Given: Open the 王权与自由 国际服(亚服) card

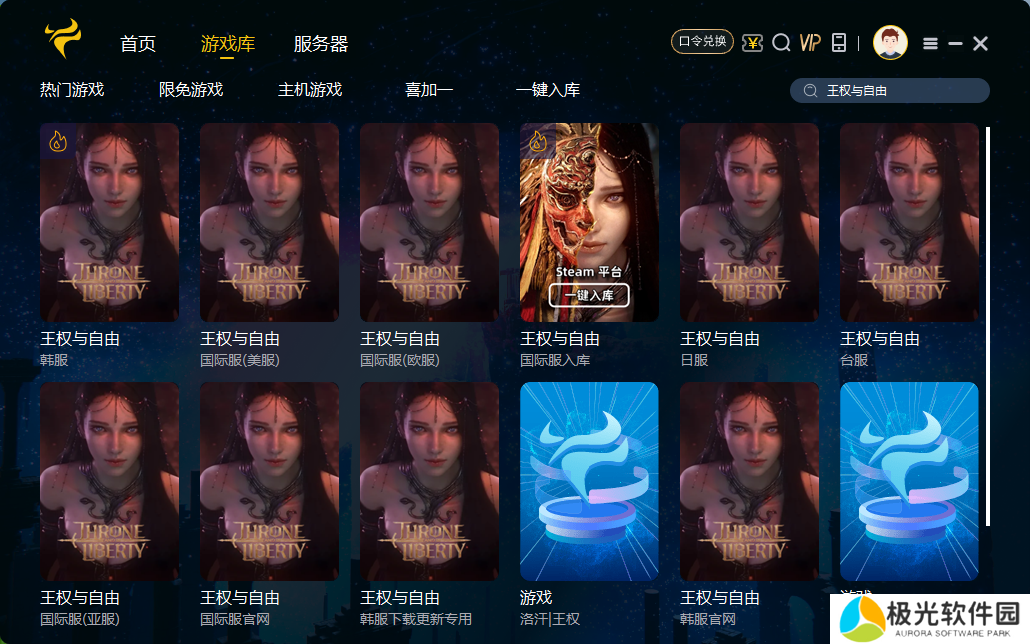Looking at the screenshot, I should click(109, 481).
